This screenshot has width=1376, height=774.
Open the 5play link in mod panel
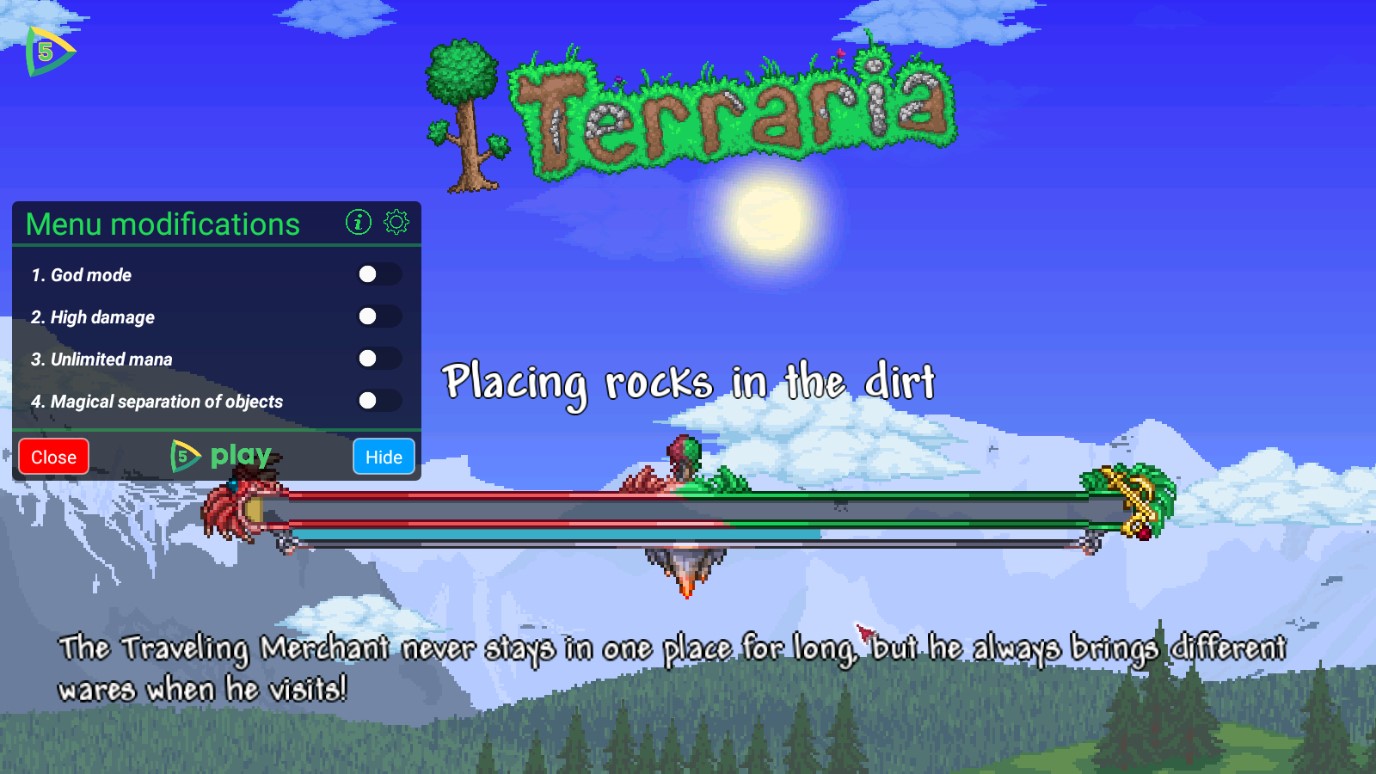click(x=221, y=457)
